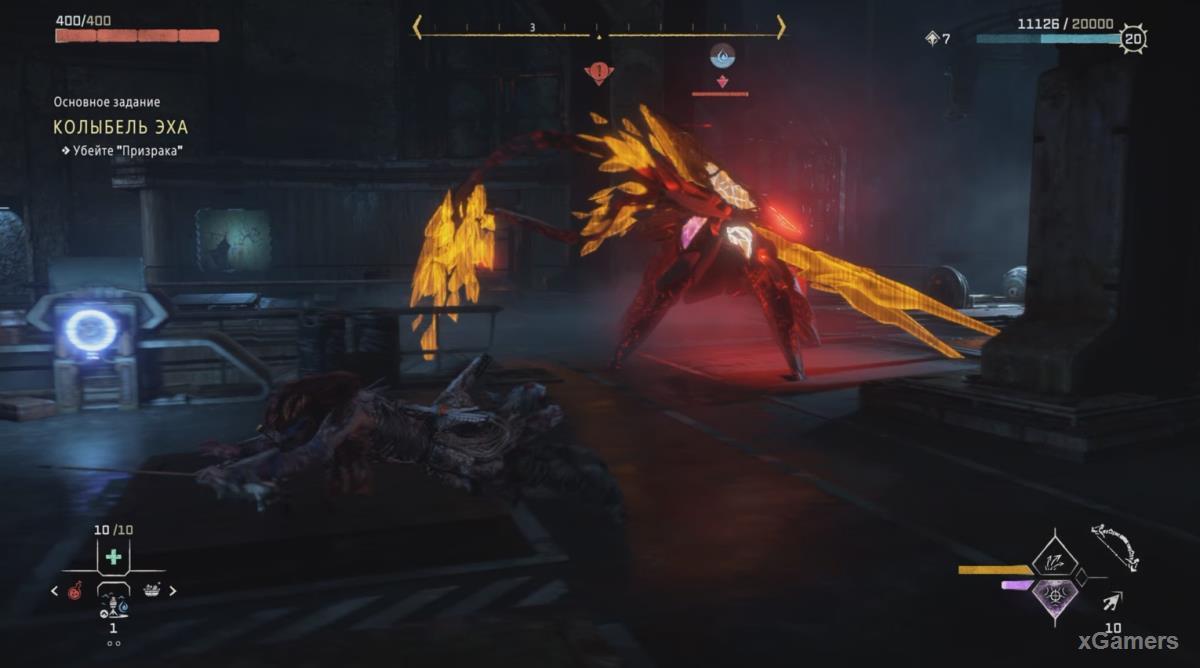Open the main quest tracker "КОЛЫБЕЛЬ ЭХА"
This screenshot has width=1200, height=668.
[120, 127]
